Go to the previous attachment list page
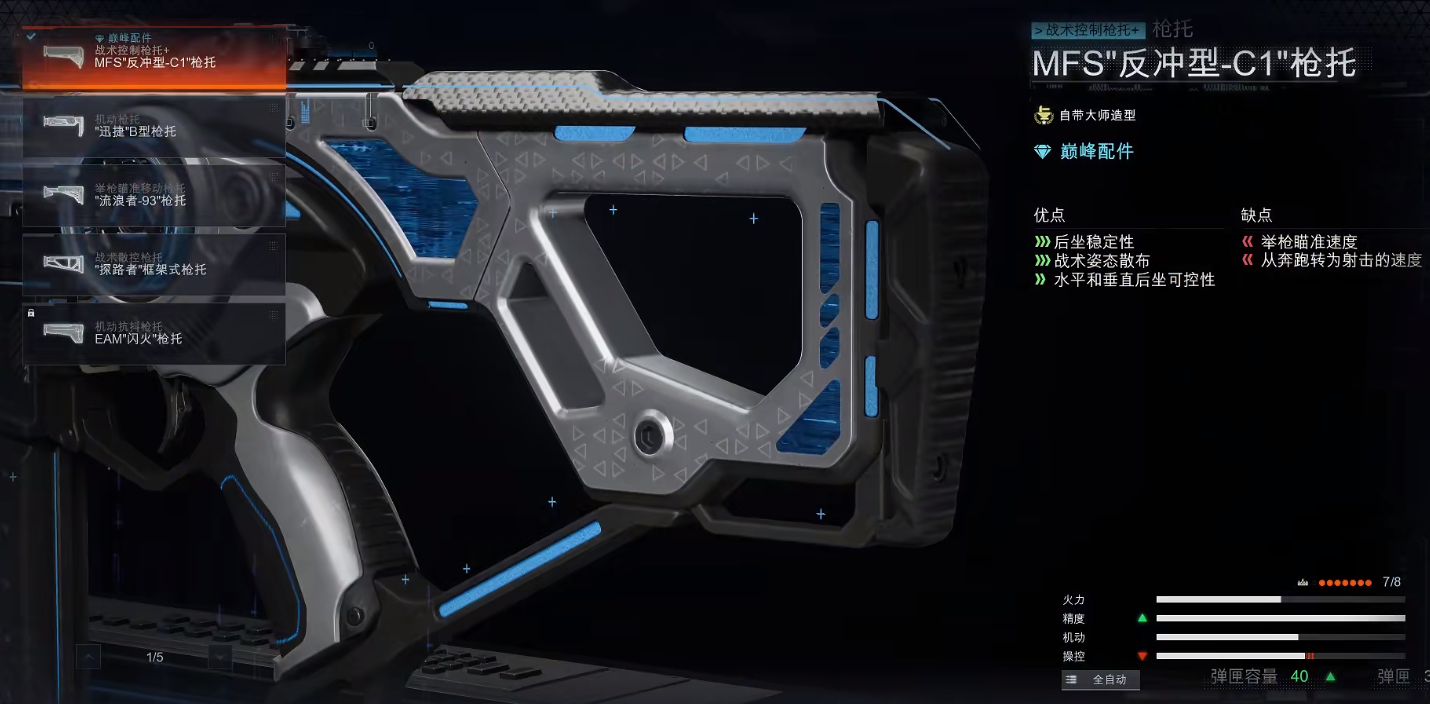The height and width of the screenshot is (704, 1430). pos(89,657)
